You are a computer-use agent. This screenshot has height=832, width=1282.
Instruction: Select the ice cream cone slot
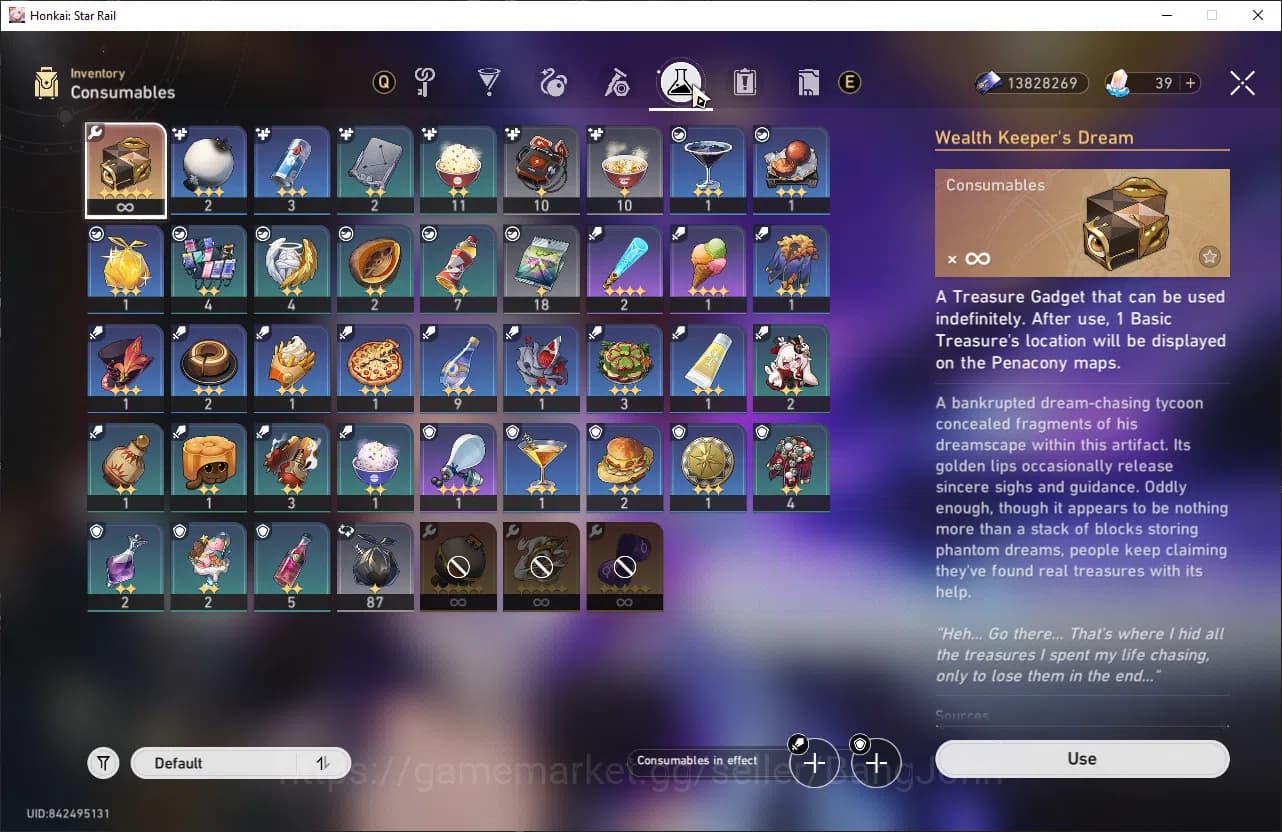[709, 261]
